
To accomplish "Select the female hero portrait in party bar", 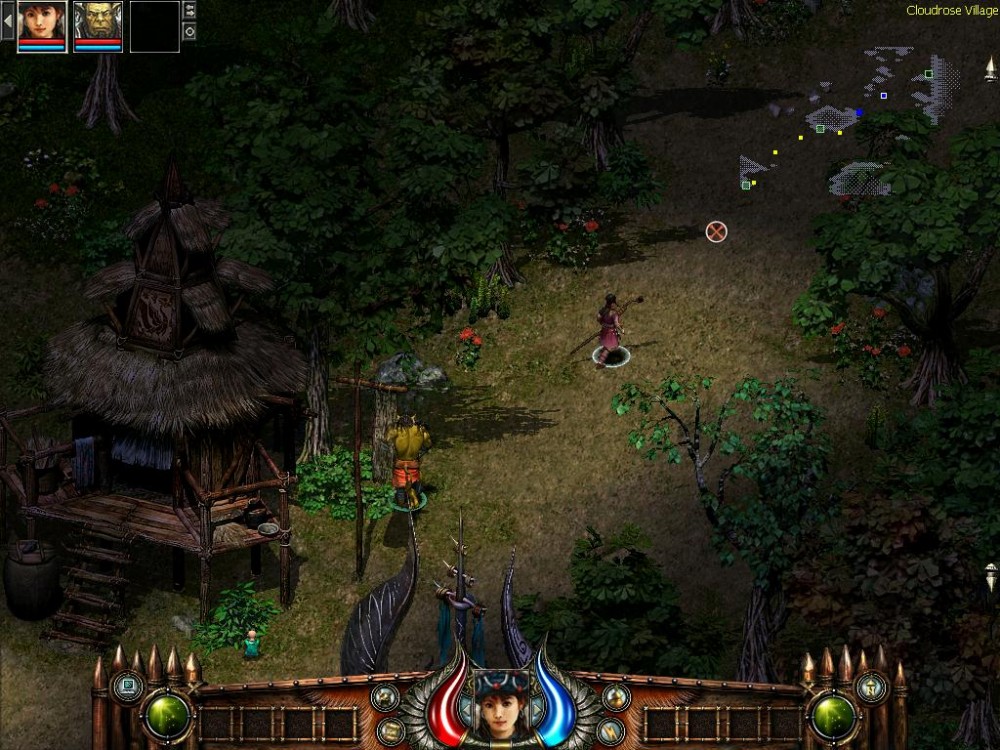I will coord(42,22).
